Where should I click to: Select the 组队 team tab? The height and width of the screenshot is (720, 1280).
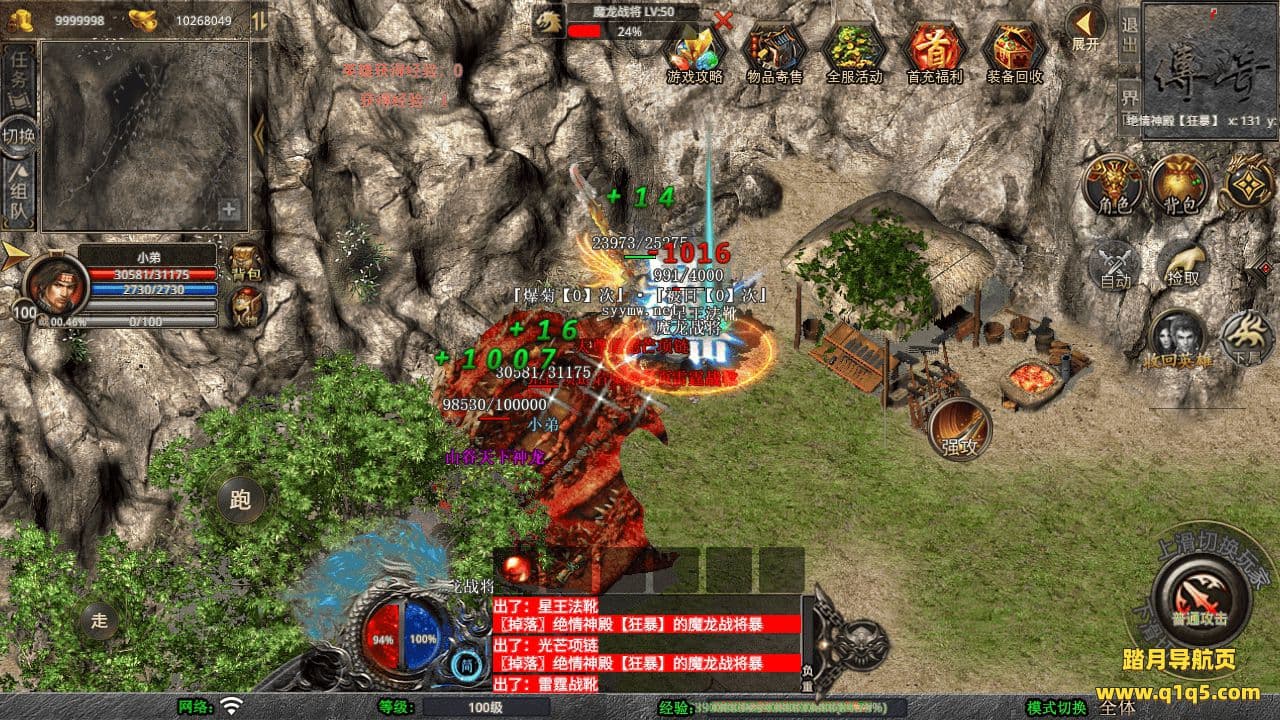coord(19,196)
